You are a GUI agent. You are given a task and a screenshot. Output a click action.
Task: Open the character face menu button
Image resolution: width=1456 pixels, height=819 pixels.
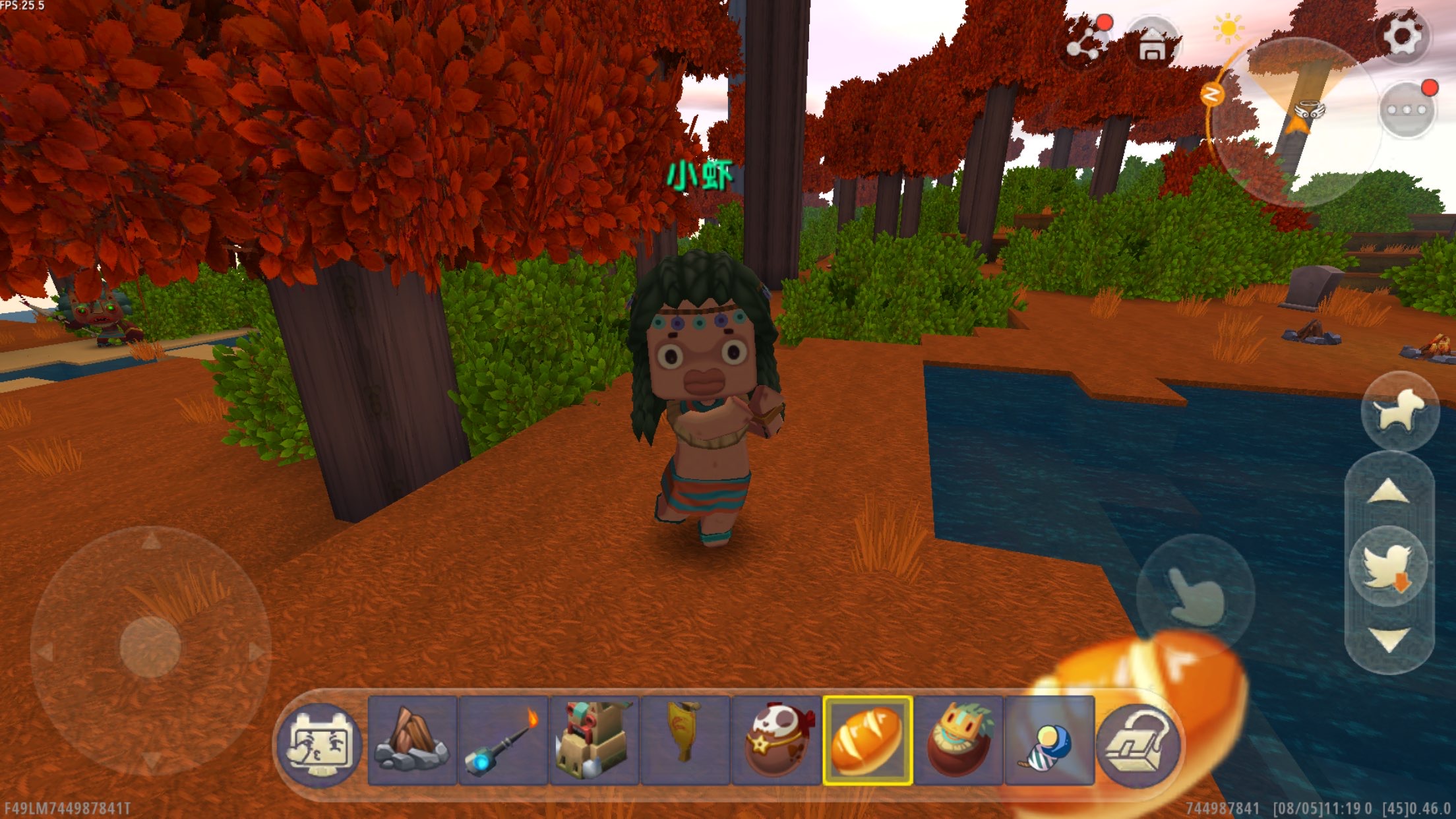320,742
